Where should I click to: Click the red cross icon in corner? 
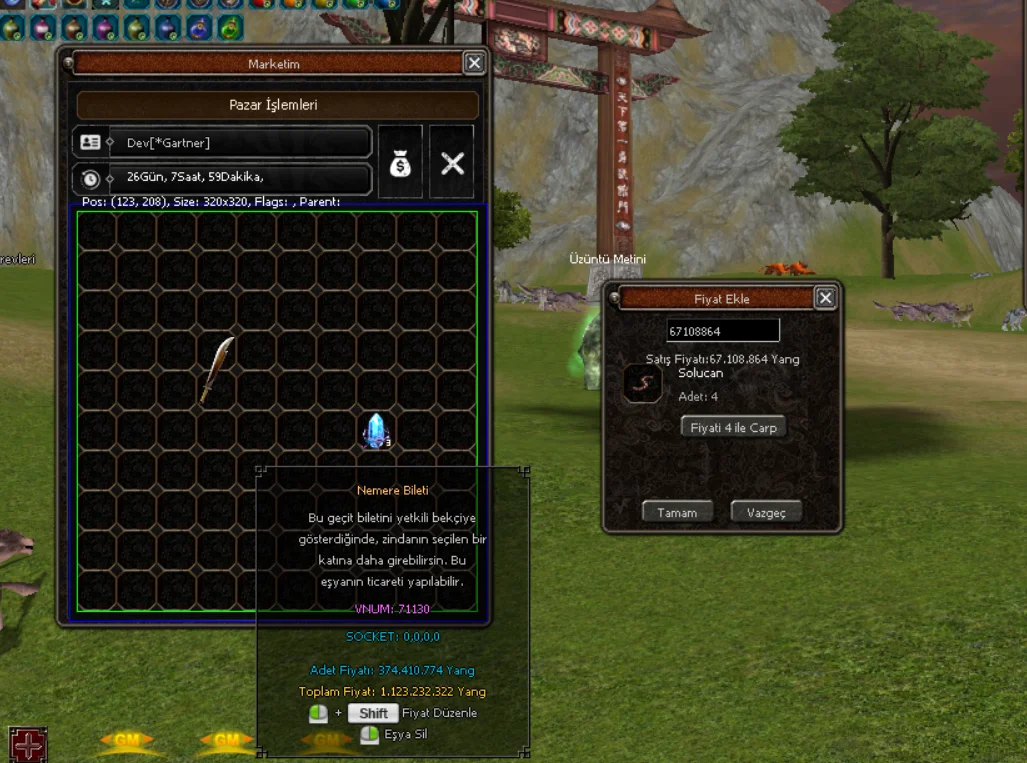(x=27, y=744)
